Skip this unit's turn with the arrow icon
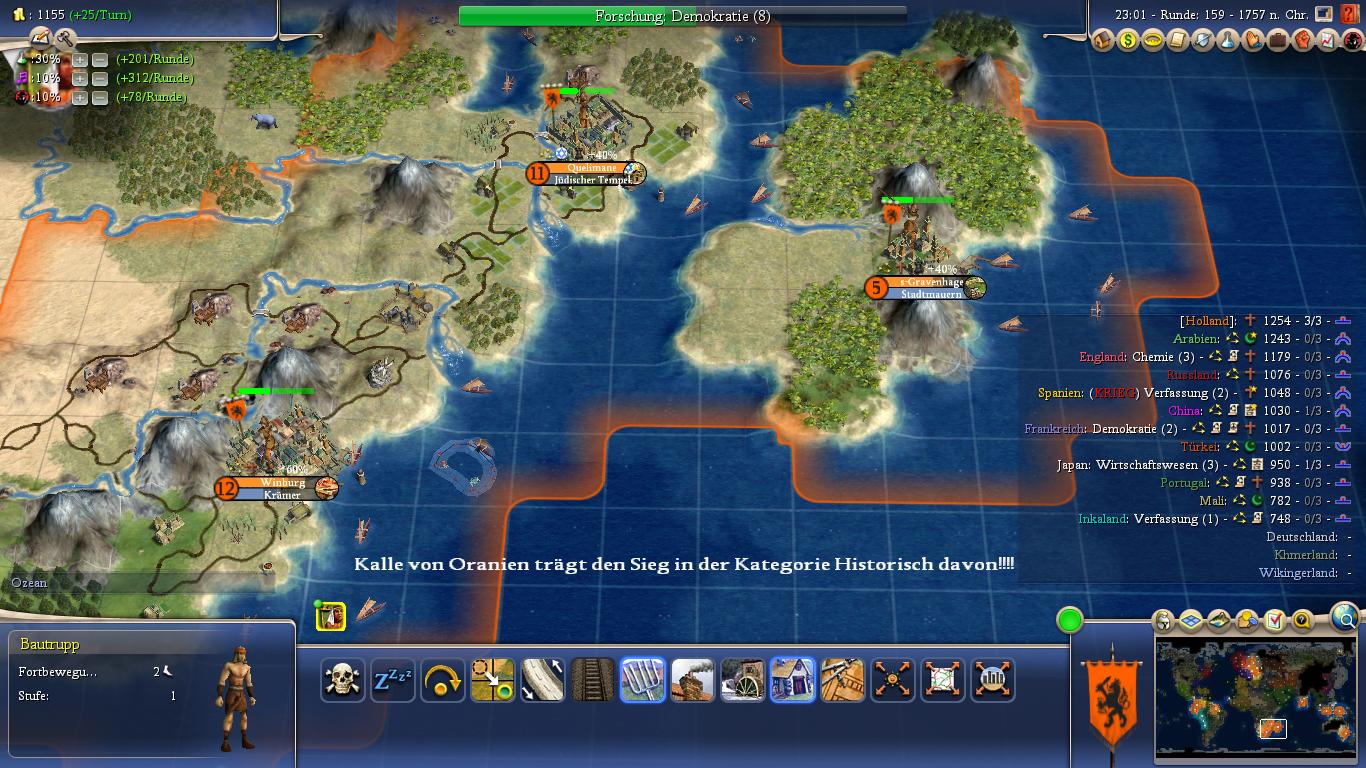 point(443,681)
